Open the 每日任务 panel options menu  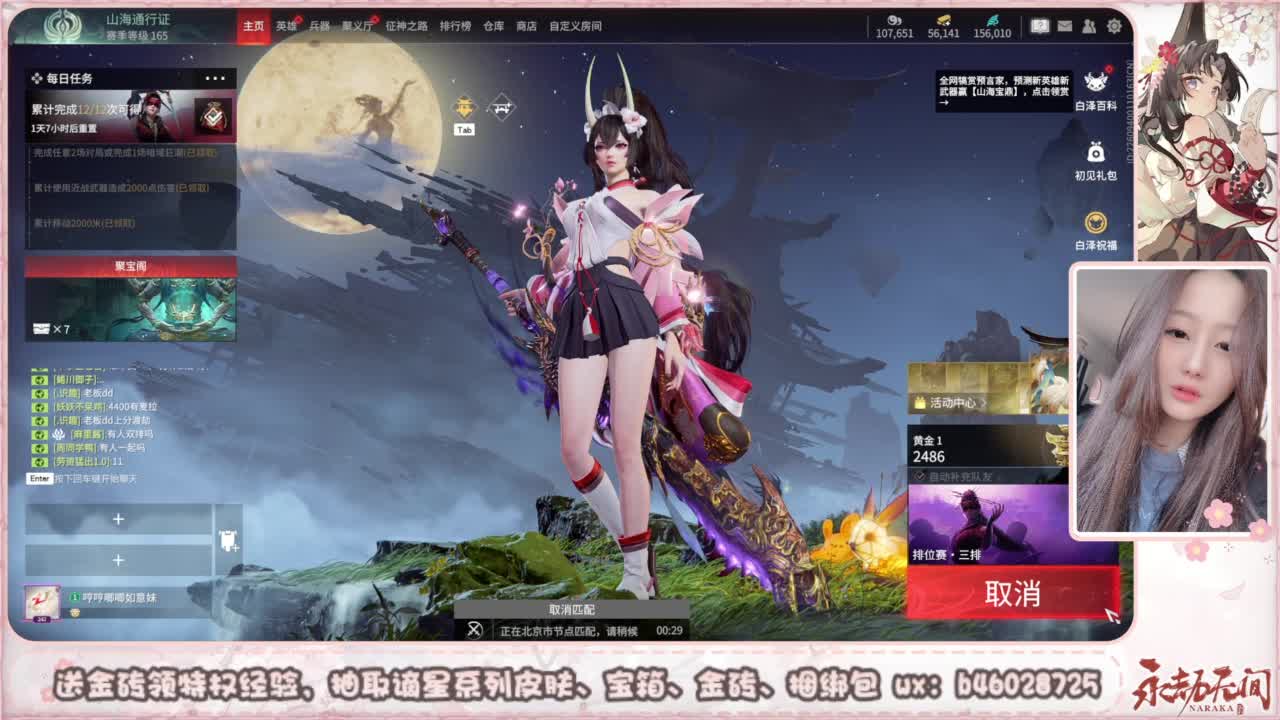coord(213,77)
